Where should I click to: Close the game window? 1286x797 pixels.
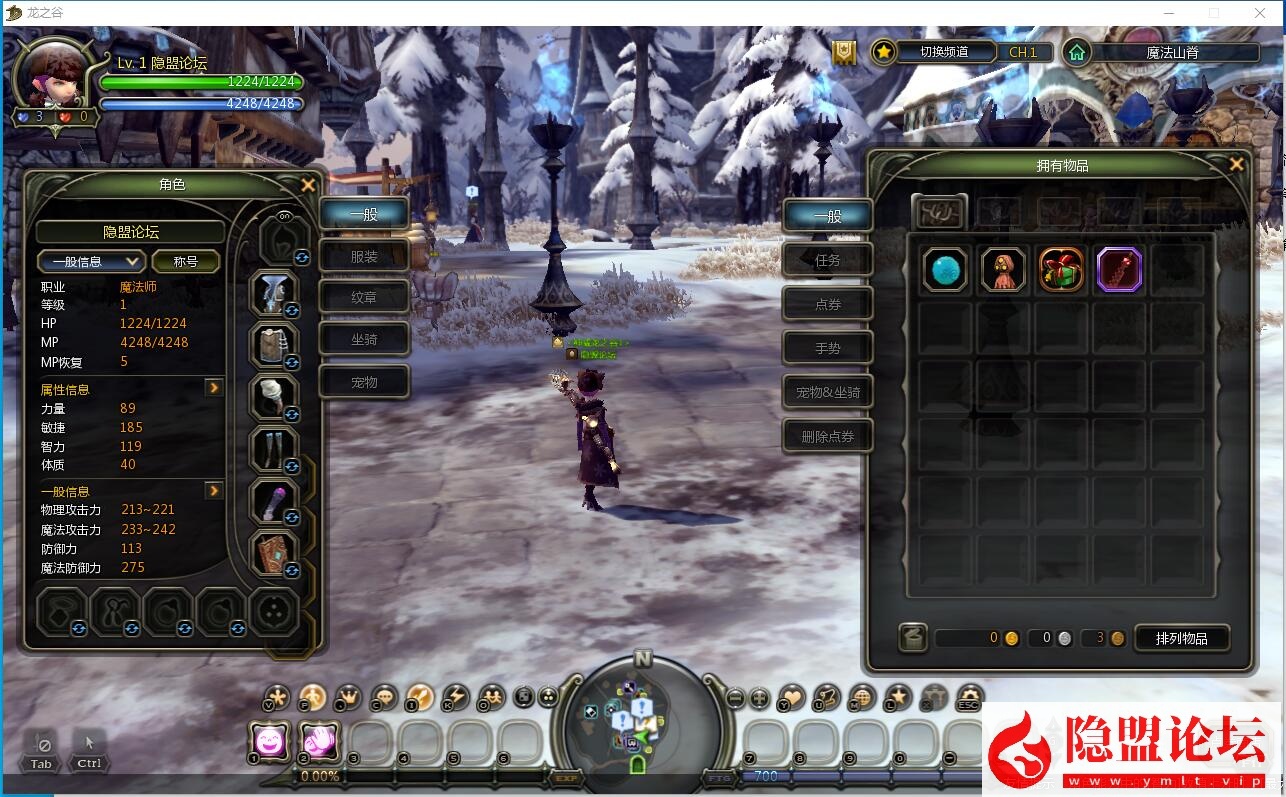click(1261, 13)
